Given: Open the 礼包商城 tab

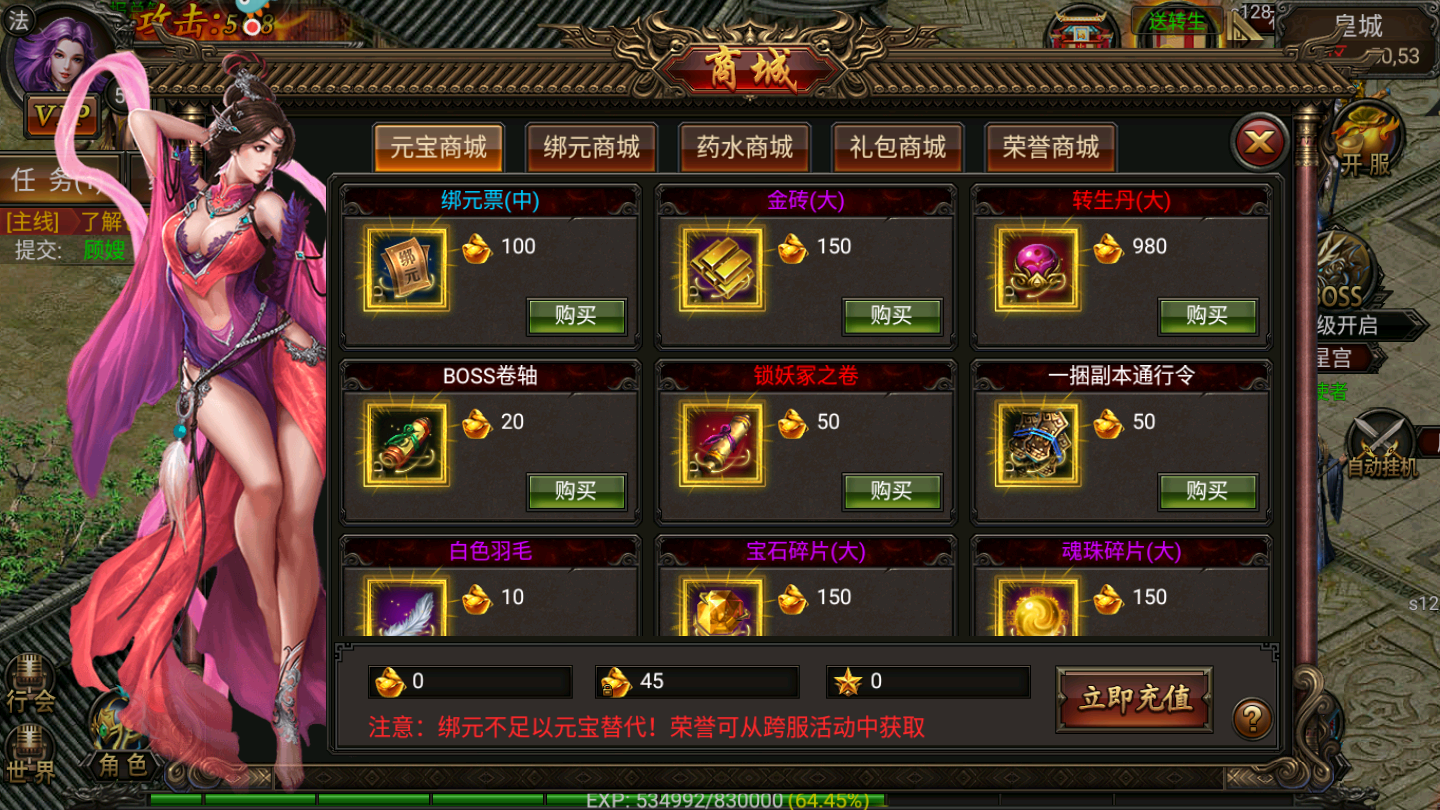Looking at the screenshot, I should pyautogui.click(x=897, y=147).
